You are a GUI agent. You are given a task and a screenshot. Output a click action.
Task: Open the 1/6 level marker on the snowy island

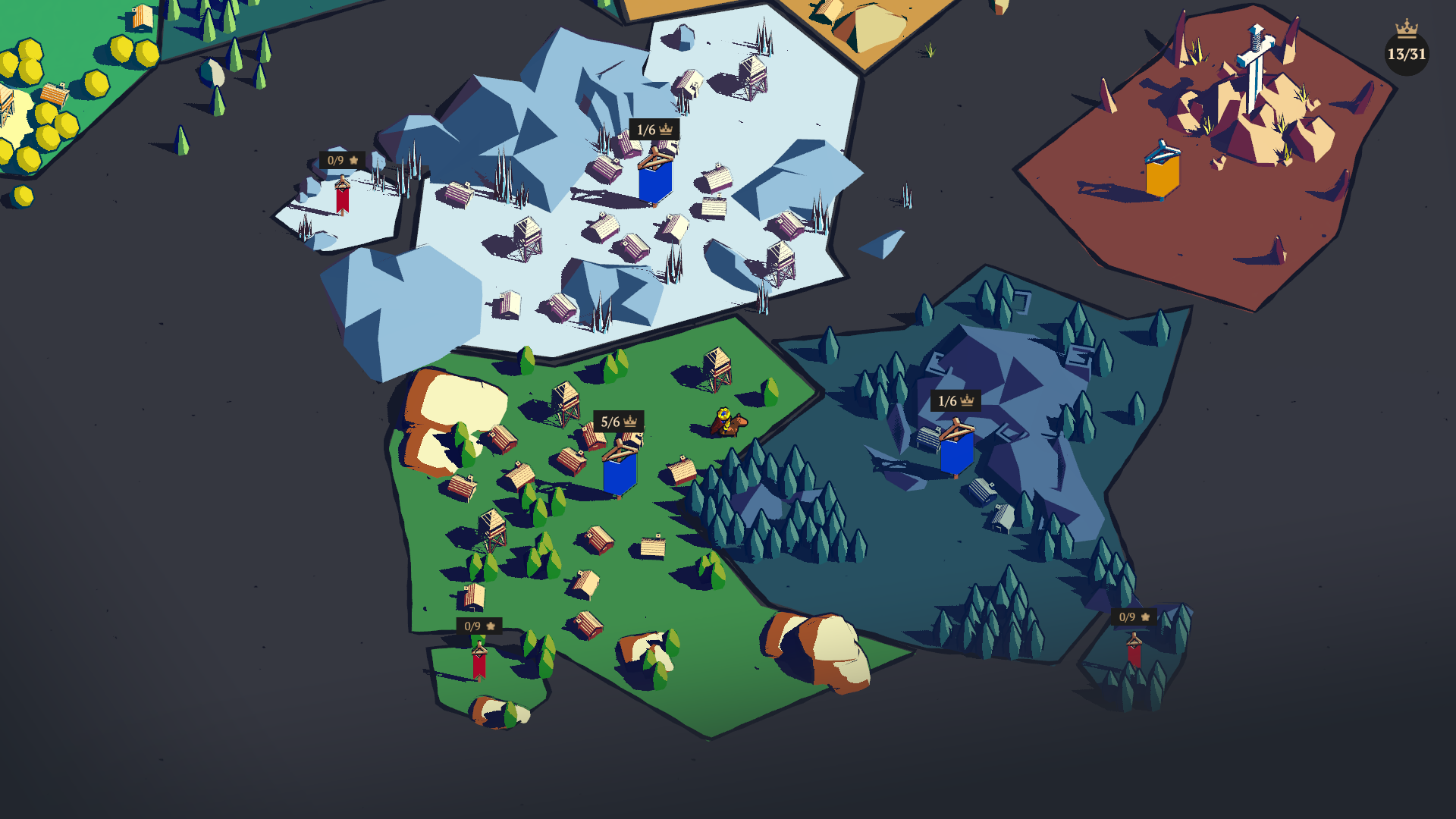click(x=654, y=130)
